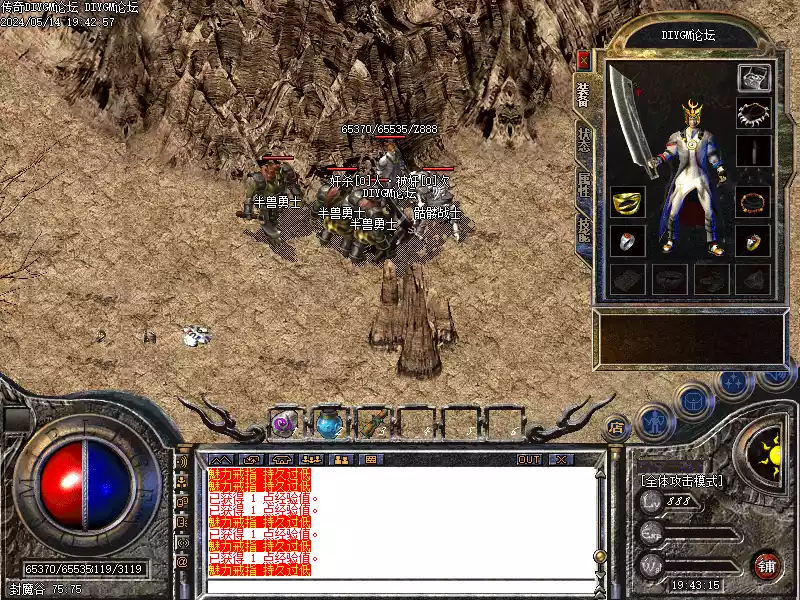800x600 pixels.
Task: Click the red 铺 stall button
Action: pyautogui.click(x=767, y=565)
